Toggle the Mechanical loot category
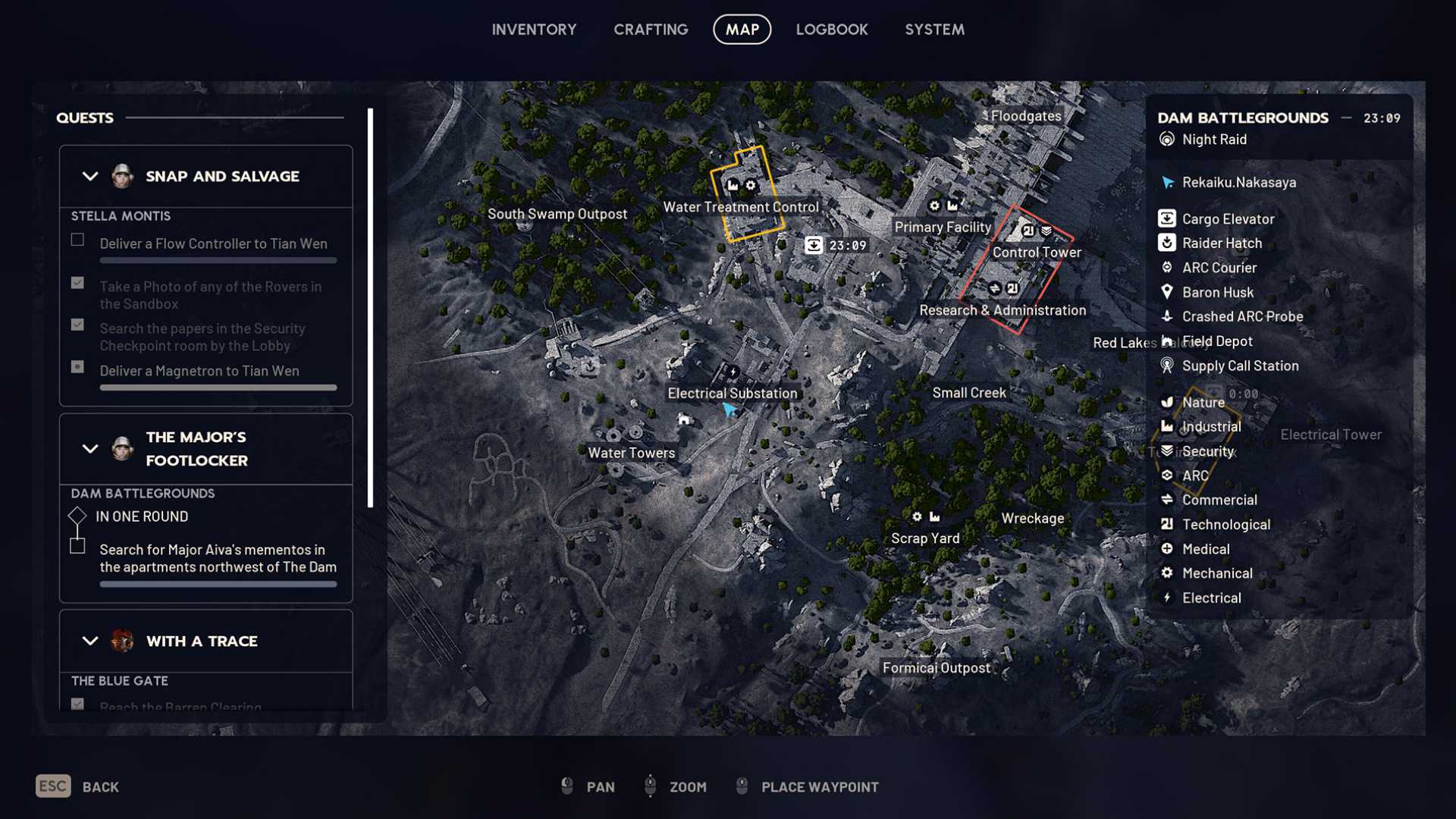 1216,573
